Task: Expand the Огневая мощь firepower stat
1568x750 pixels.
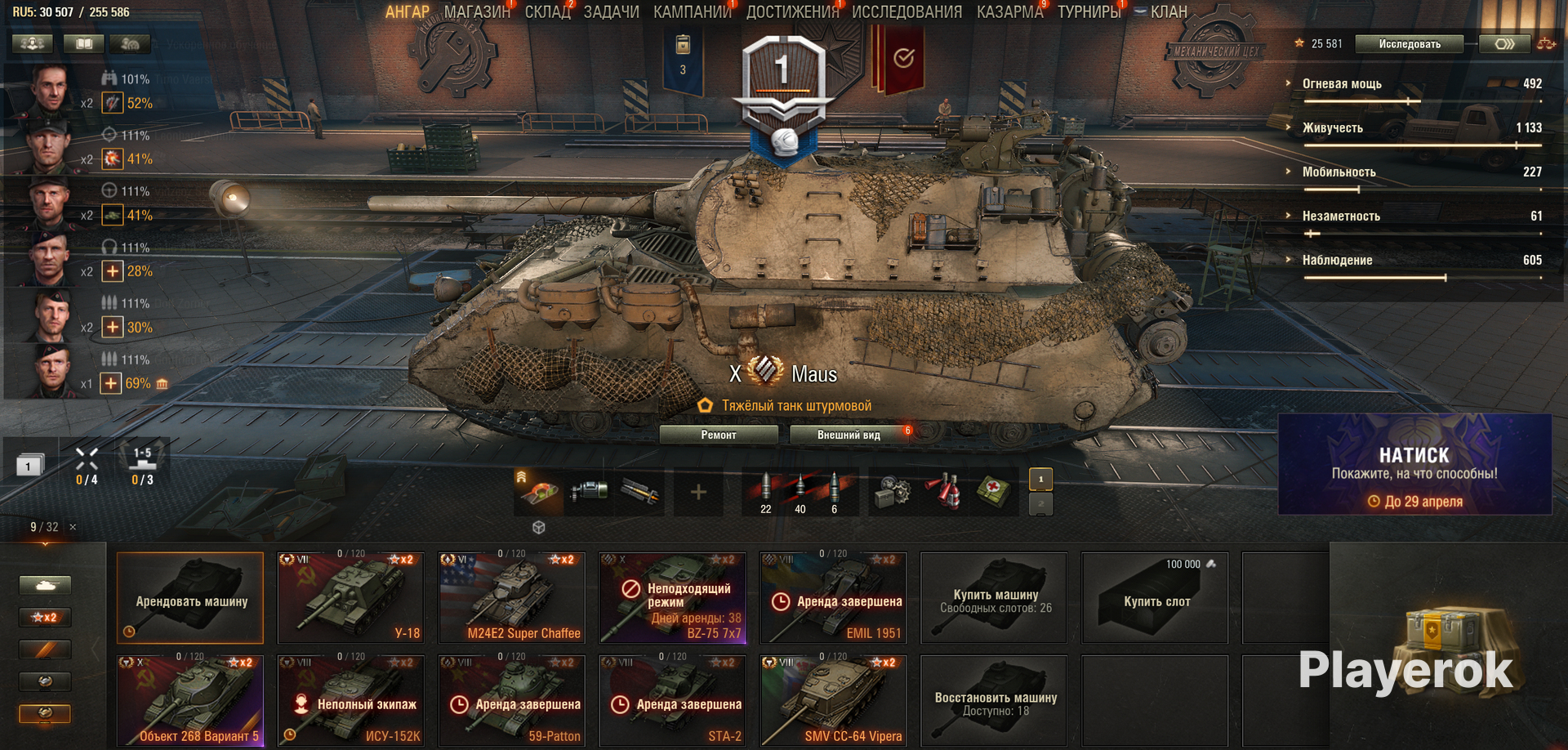Action: click(1341, 83)
